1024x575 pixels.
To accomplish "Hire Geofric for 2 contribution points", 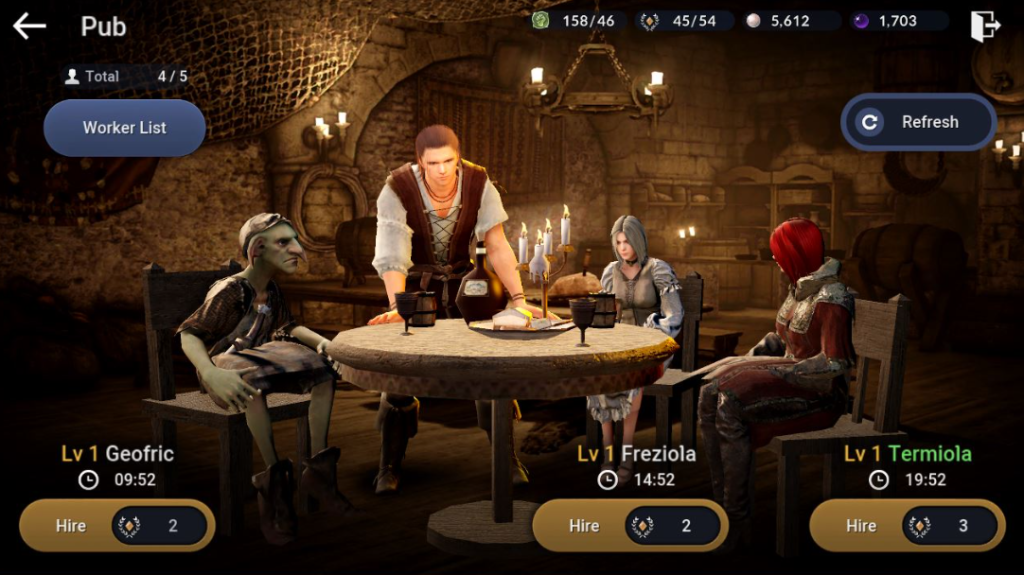I will point(117,525).
